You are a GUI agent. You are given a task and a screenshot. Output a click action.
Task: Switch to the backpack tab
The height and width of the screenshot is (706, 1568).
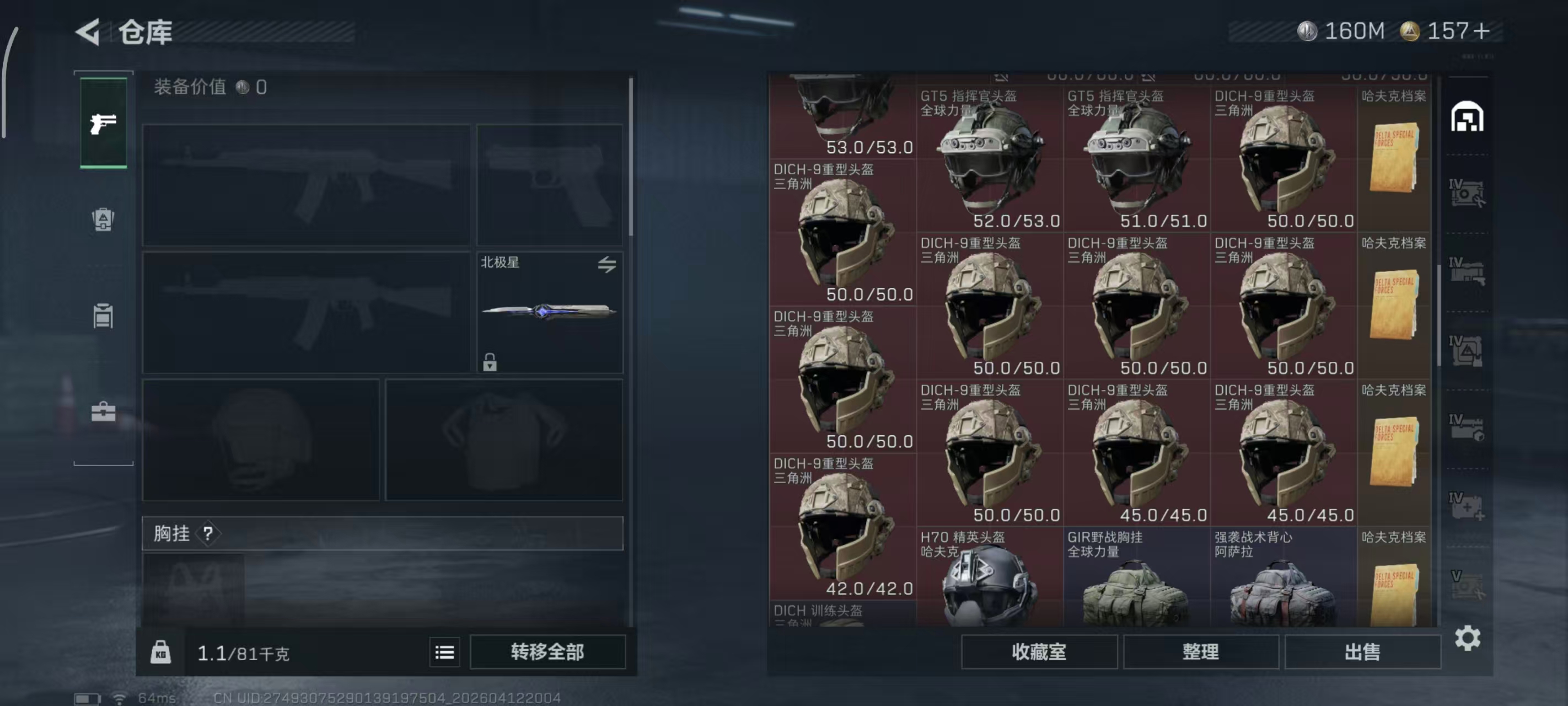point(104,220)
